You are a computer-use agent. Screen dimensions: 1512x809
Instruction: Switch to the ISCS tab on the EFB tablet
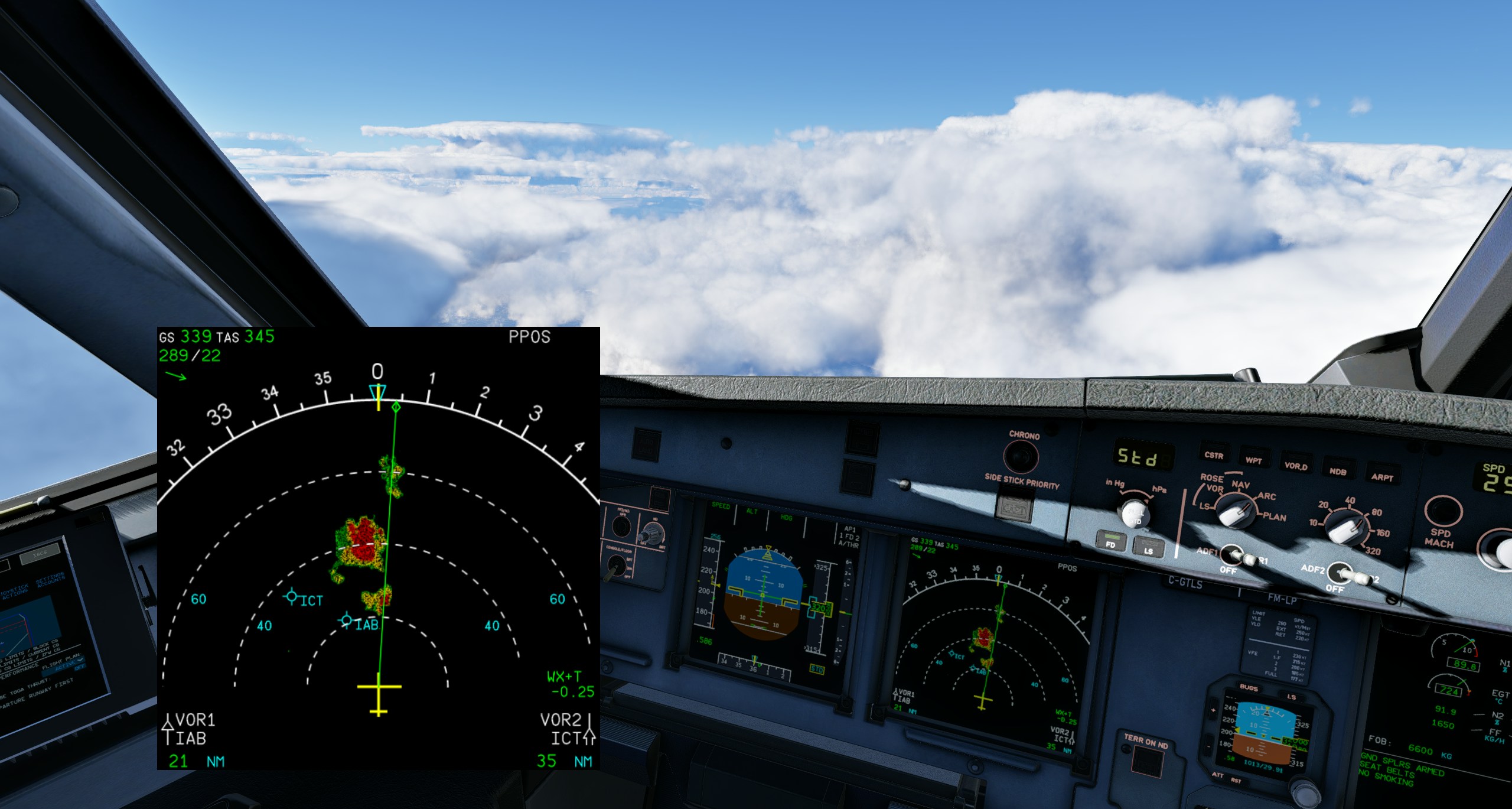click(x=41, y=554)
